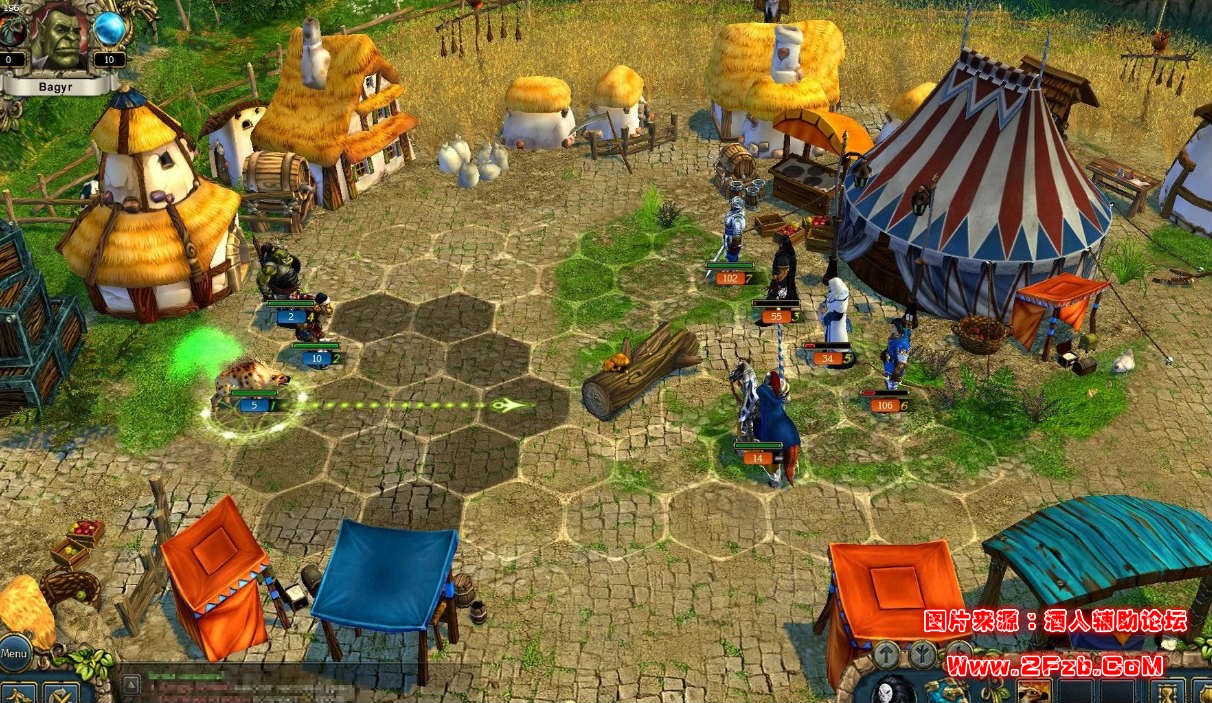Click the arrow rune stone button
Viewport: 1212px width, 703px height.
887,654
